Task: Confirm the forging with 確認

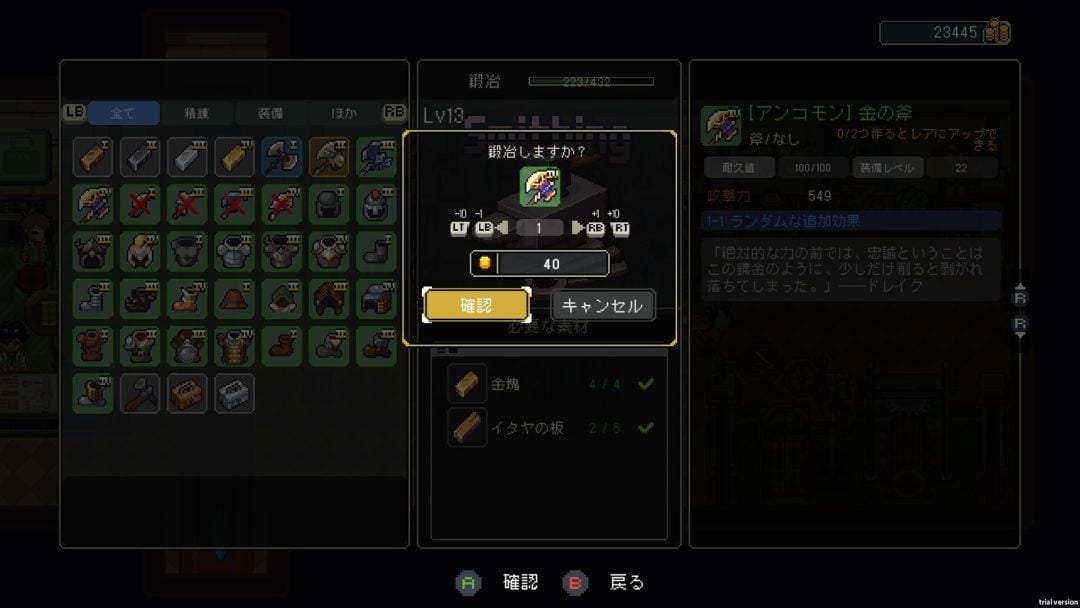Action: click(x=476, y=306)
